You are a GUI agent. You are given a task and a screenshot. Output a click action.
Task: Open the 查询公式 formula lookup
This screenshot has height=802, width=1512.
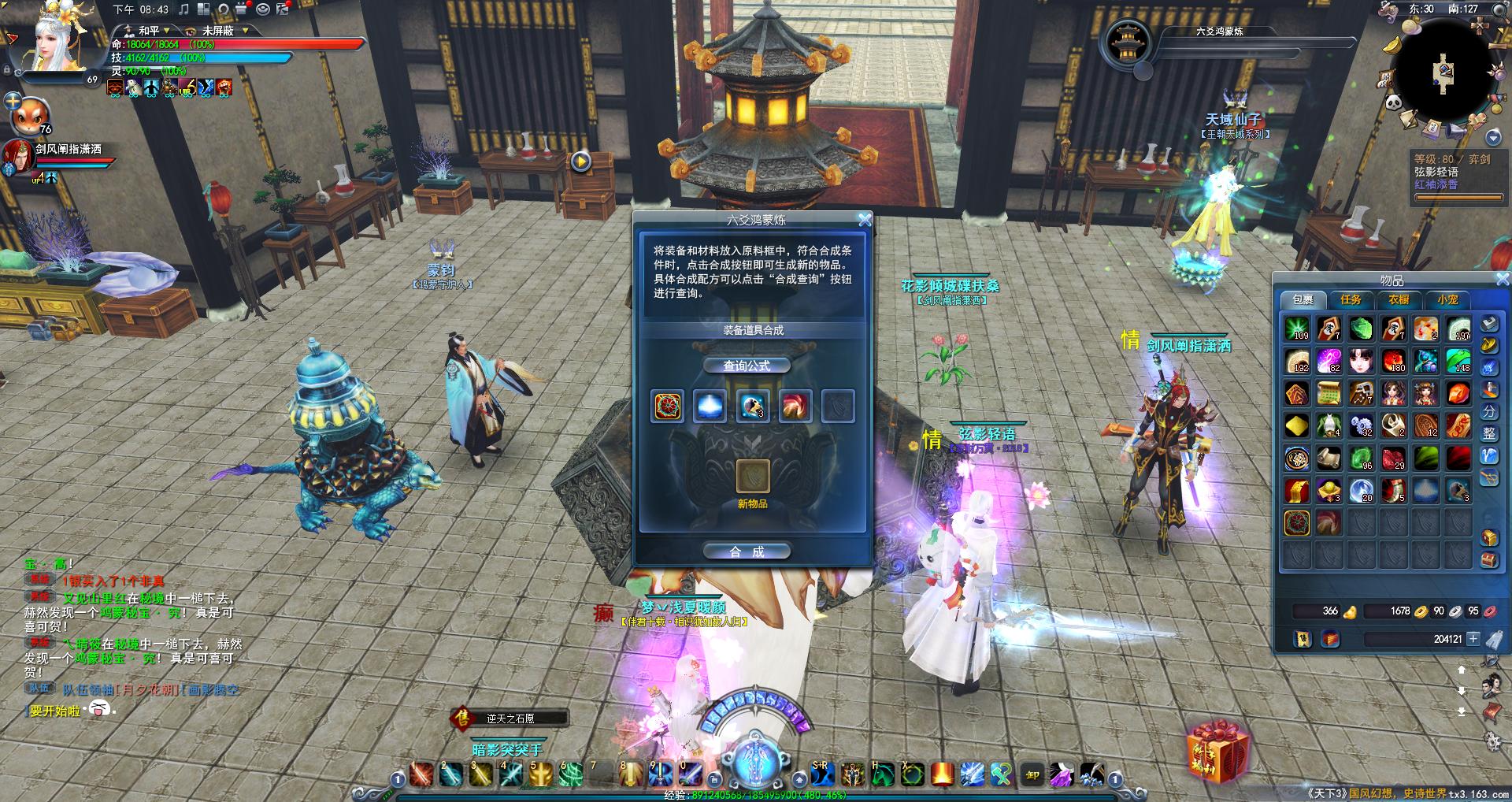[746, 366]
